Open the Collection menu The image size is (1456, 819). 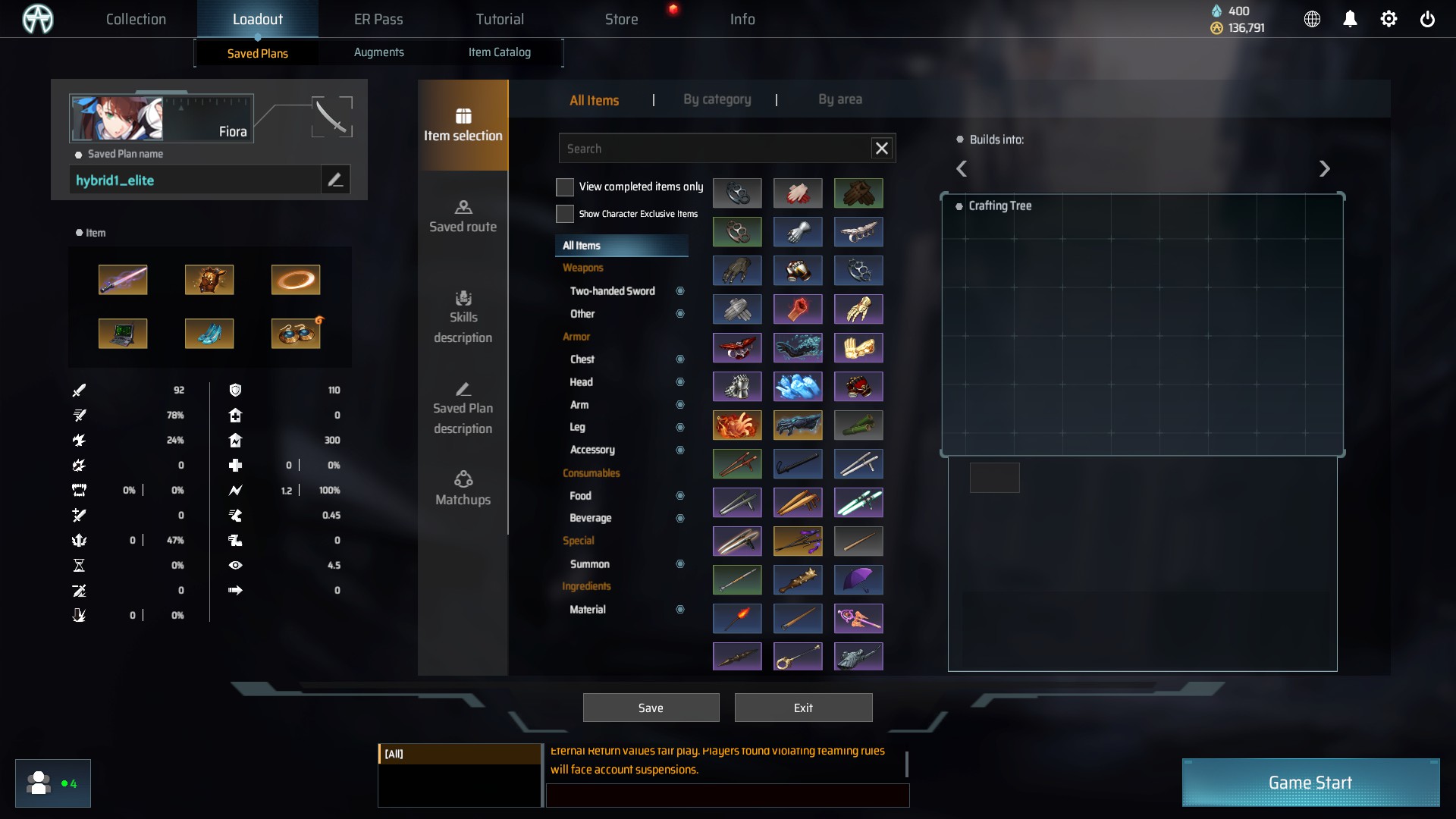point(136,19)
